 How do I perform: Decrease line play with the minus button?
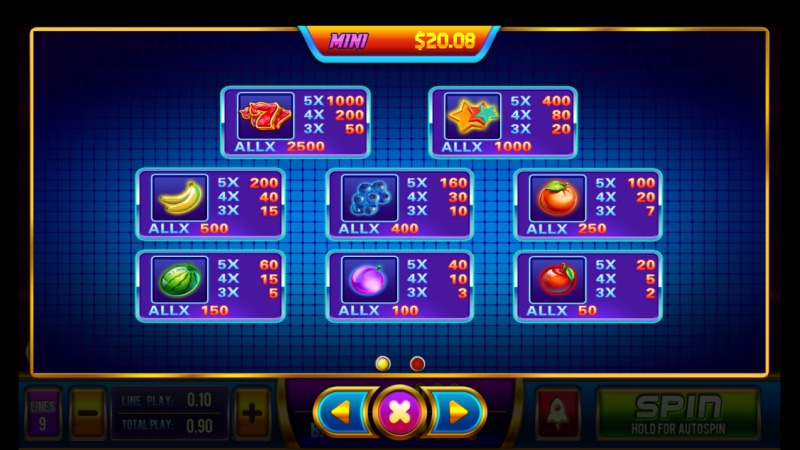(x=88, y=412)
